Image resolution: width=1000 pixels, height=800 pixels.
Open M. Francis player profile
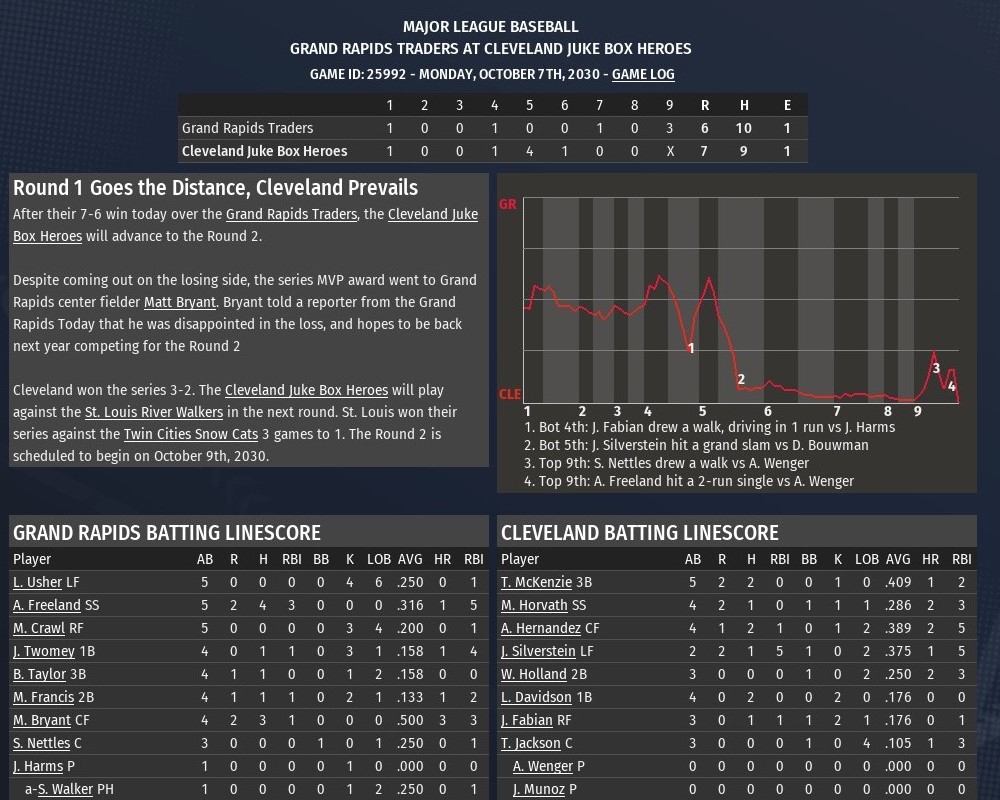click(43, 697)
